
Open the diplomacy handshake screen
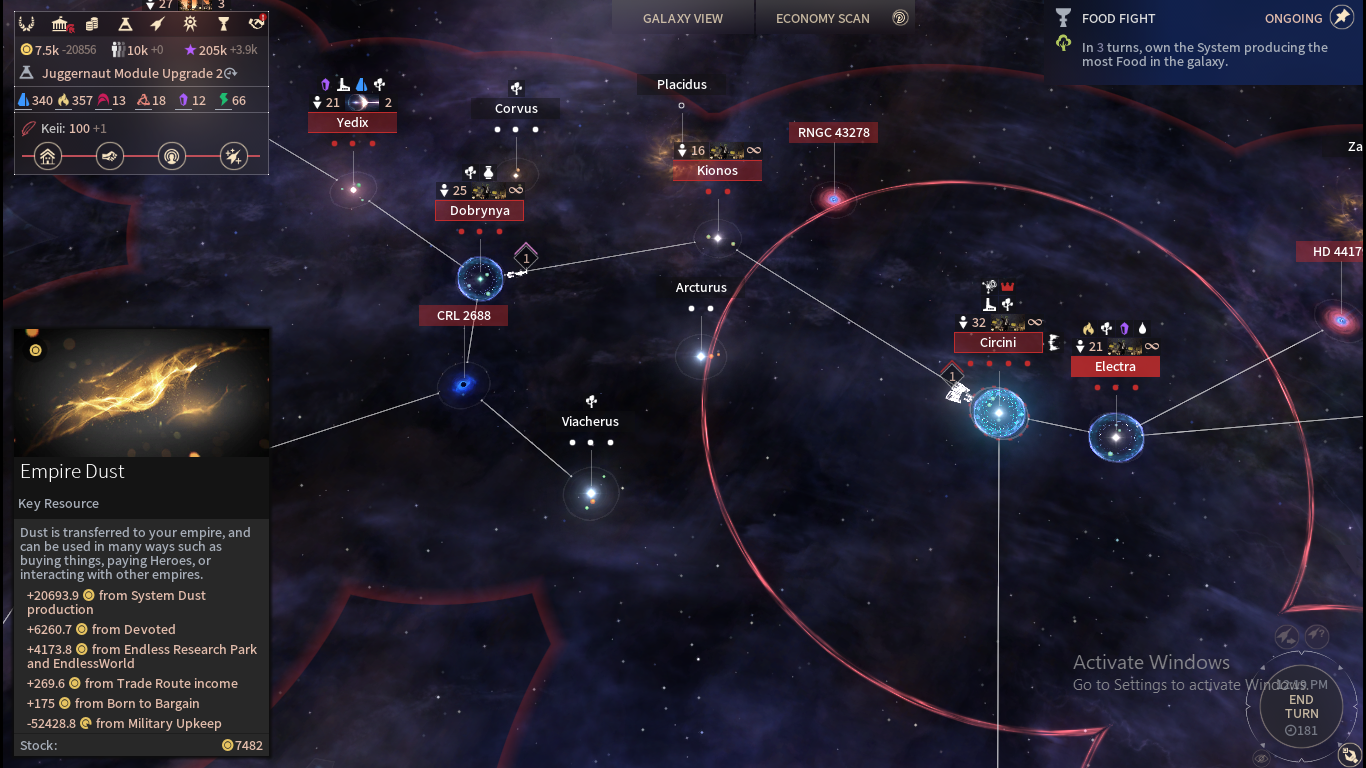coord(257,24)
